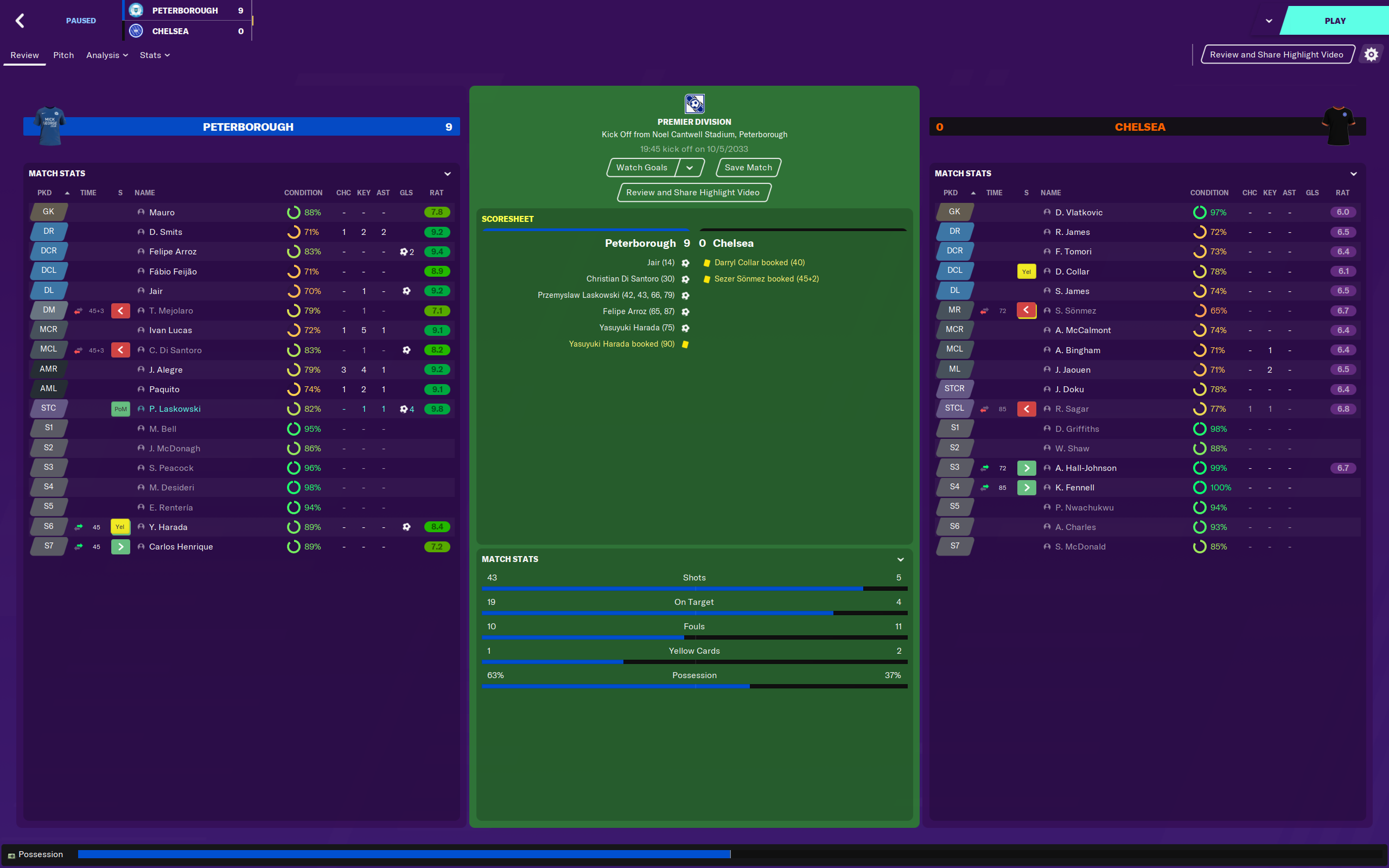Click the PLAY button to resume match
The height and width of the screenshot is (868, 1389).
coord(1335,21)
